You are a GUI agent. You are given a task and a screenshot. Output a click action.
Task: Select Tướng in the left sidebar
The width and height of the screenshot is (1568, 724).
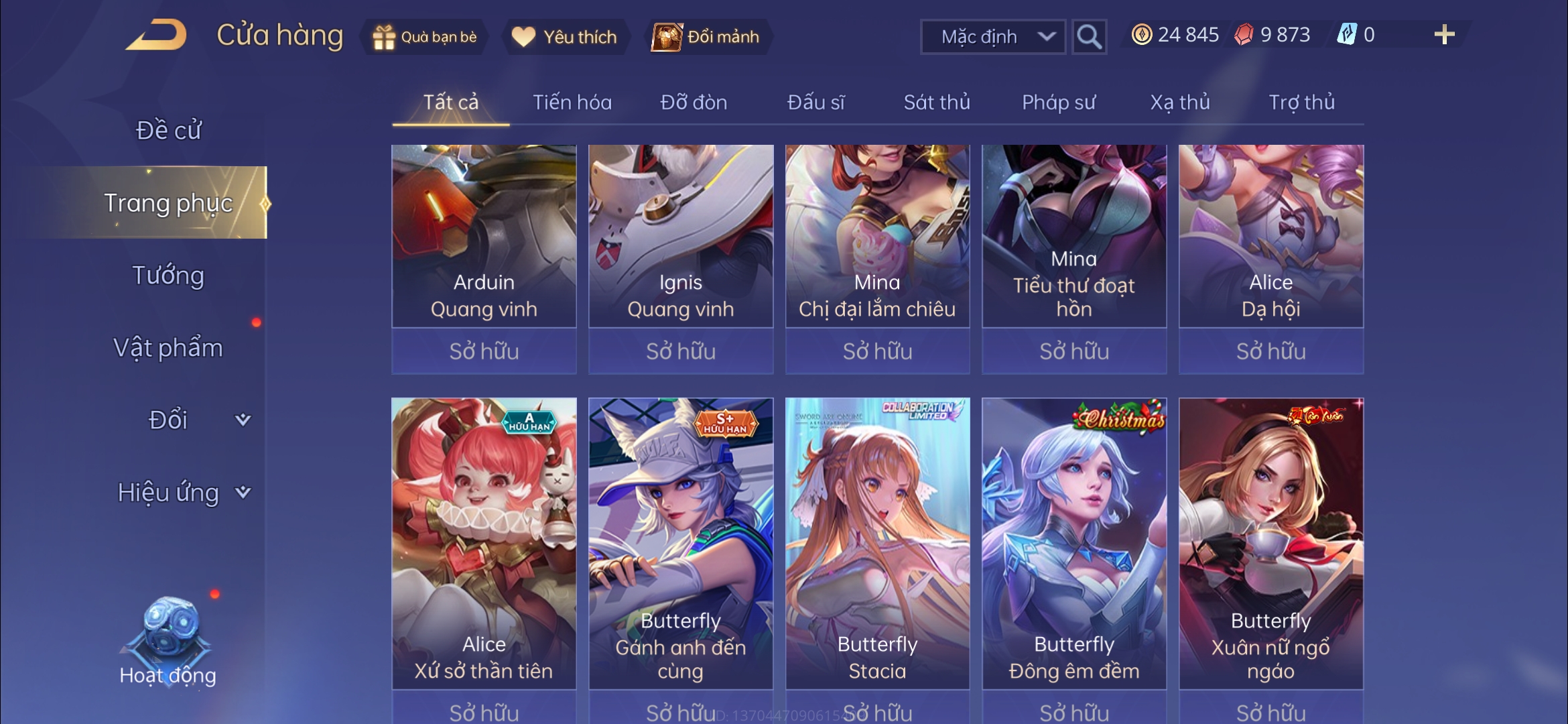click(170, 275)
